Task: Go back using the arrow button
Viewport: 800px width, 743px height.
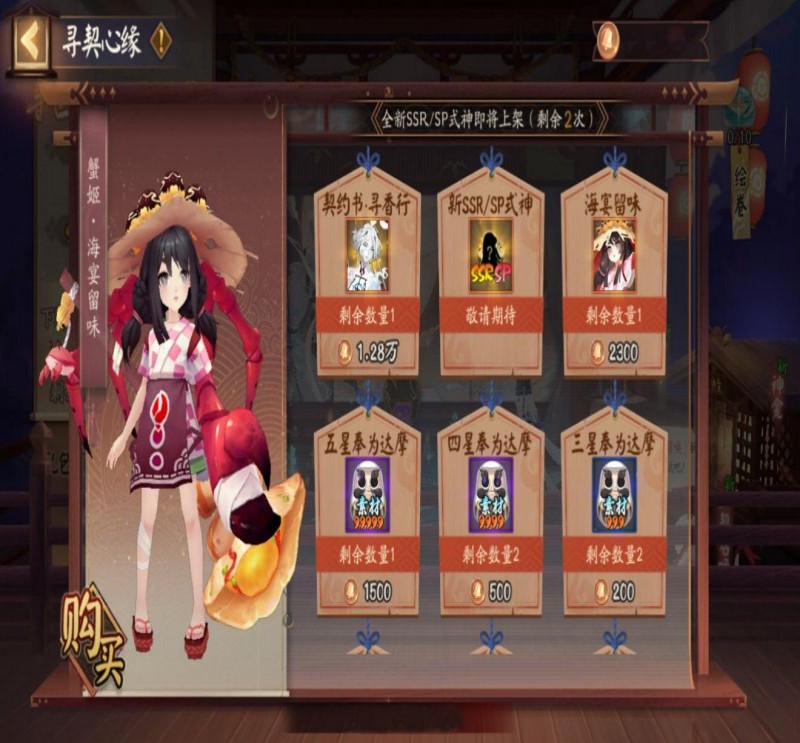Action: point(30,41)
